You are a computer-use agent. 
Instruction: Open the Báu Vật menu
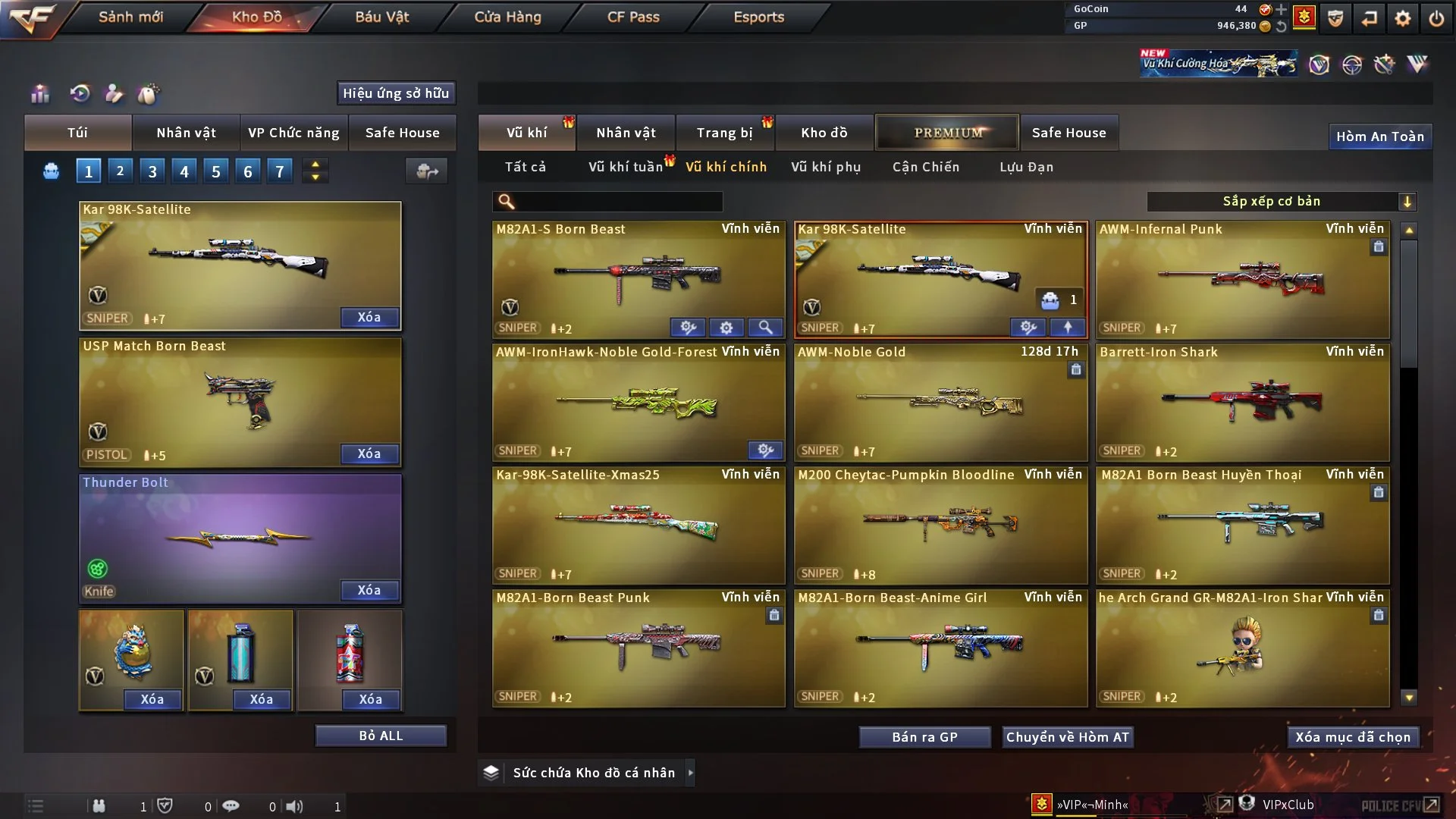click(381, 17)
